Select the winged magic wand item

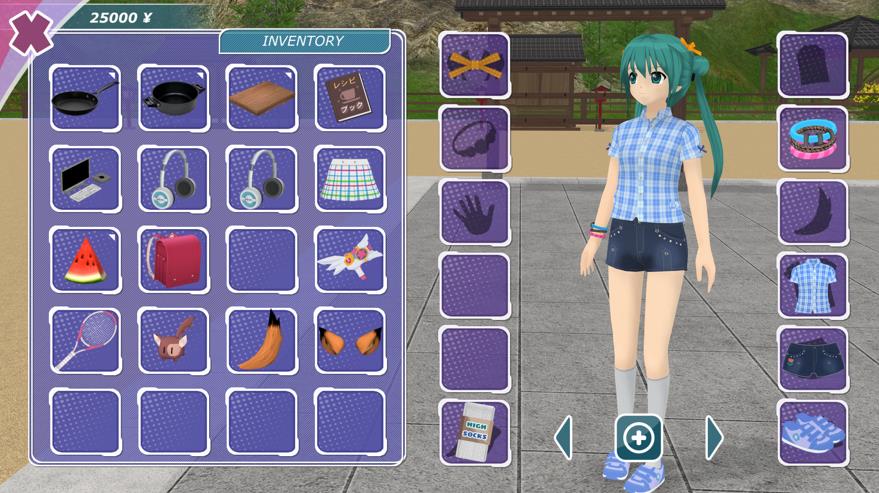click(x=350, y=260)
